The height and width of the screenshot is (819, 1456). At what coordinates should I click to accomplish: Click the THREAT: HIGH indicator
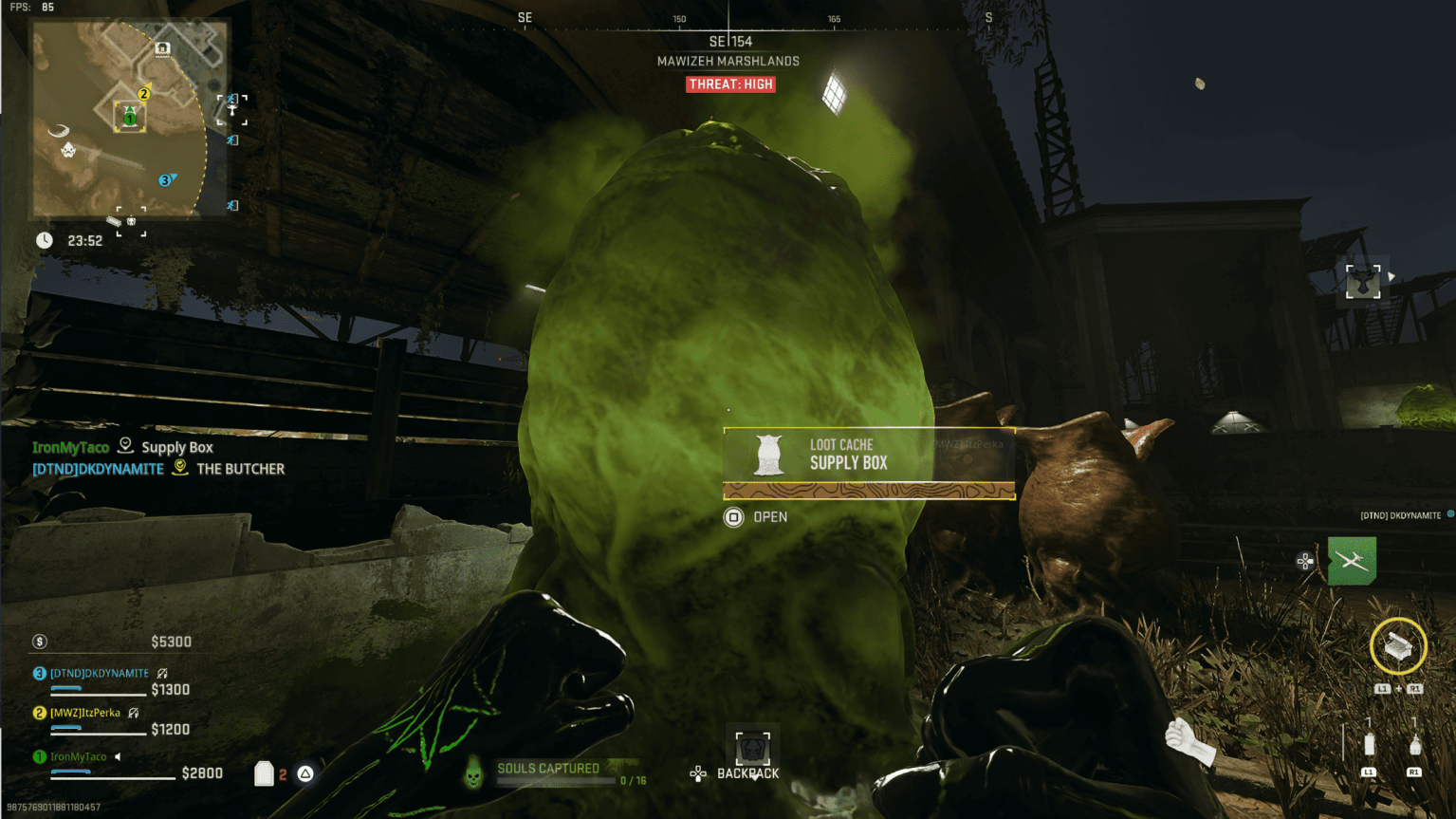pos(729,84)
